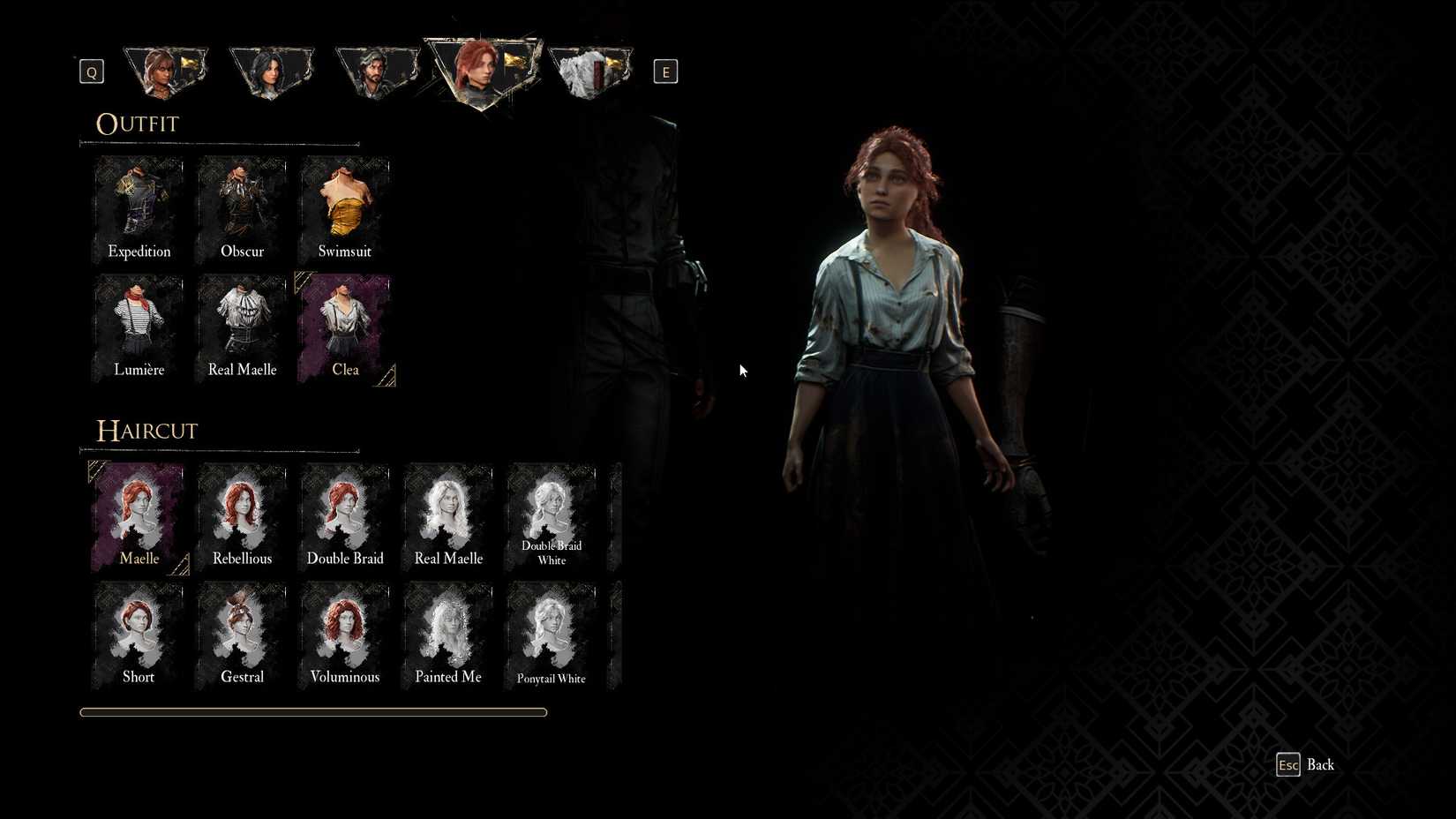Click the E next-character key icon
1456x819 pixels.
[x=665, y=71]
